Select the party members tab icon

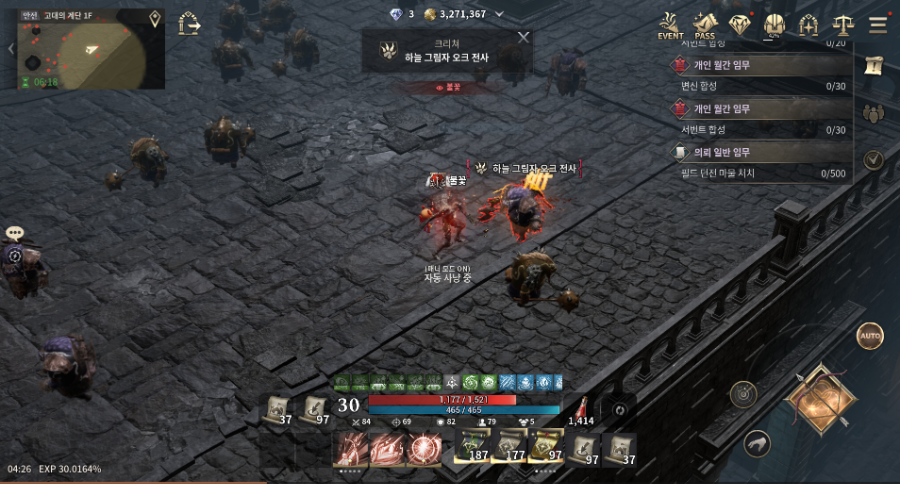[x=873, y=113]
